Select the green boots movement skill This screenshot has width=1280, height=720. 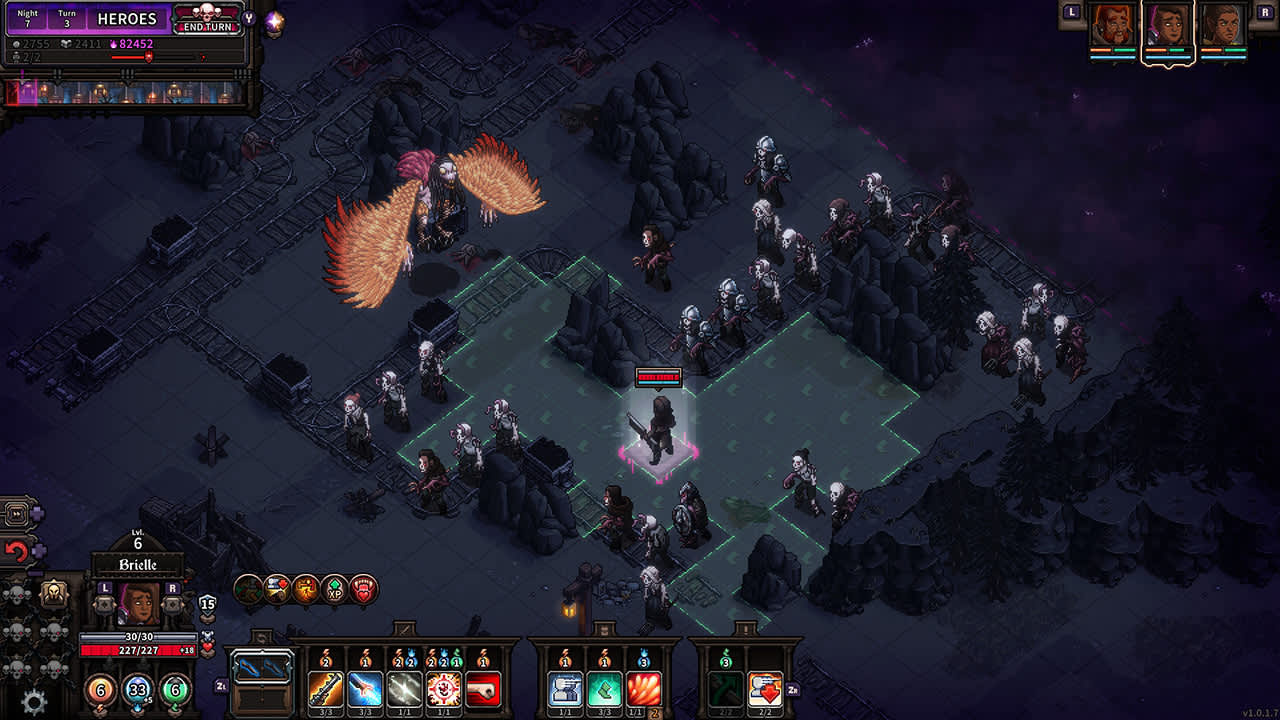(x=604, y=688)
